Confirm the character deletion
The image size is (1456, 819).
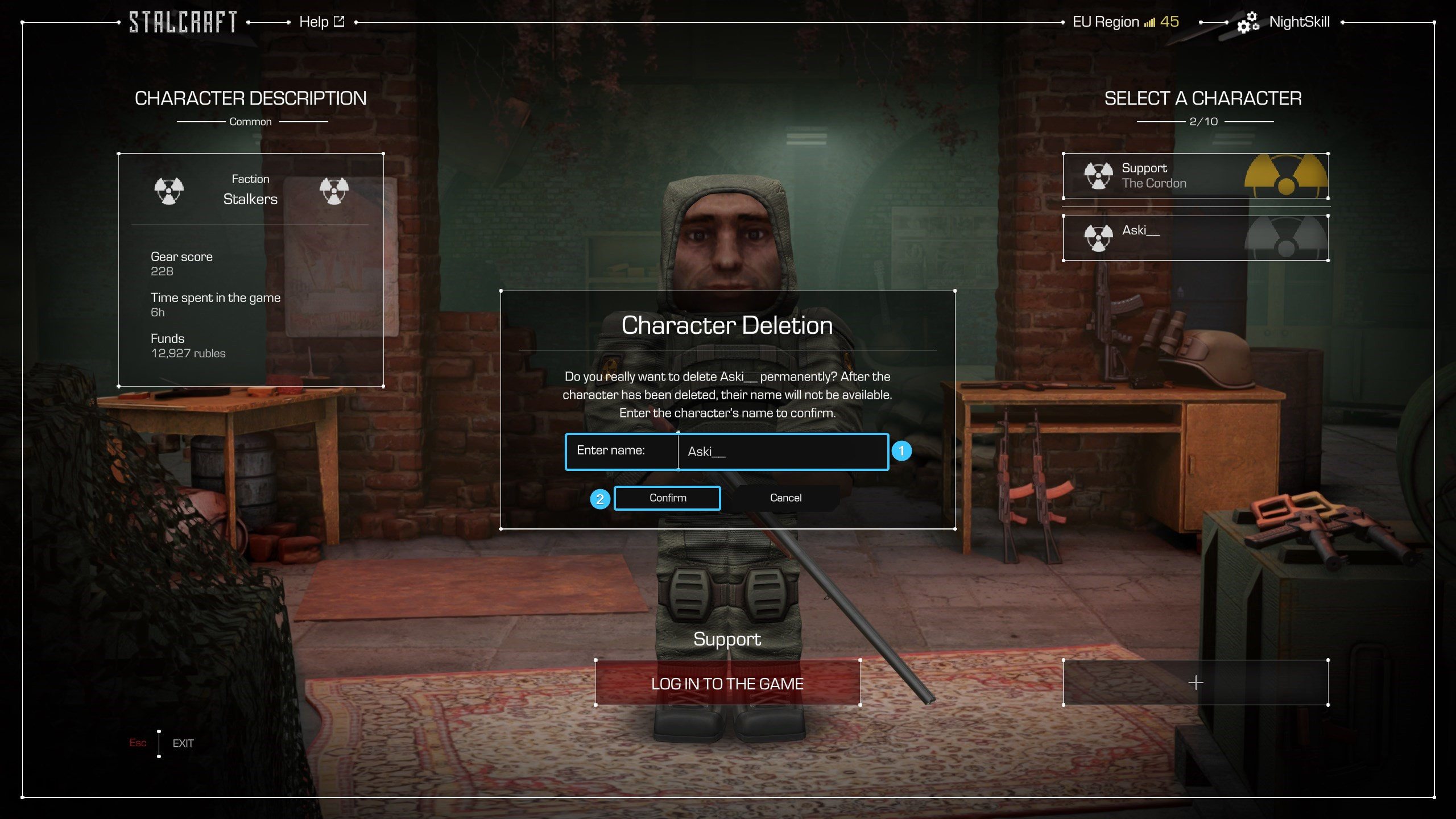click(667, 498)
